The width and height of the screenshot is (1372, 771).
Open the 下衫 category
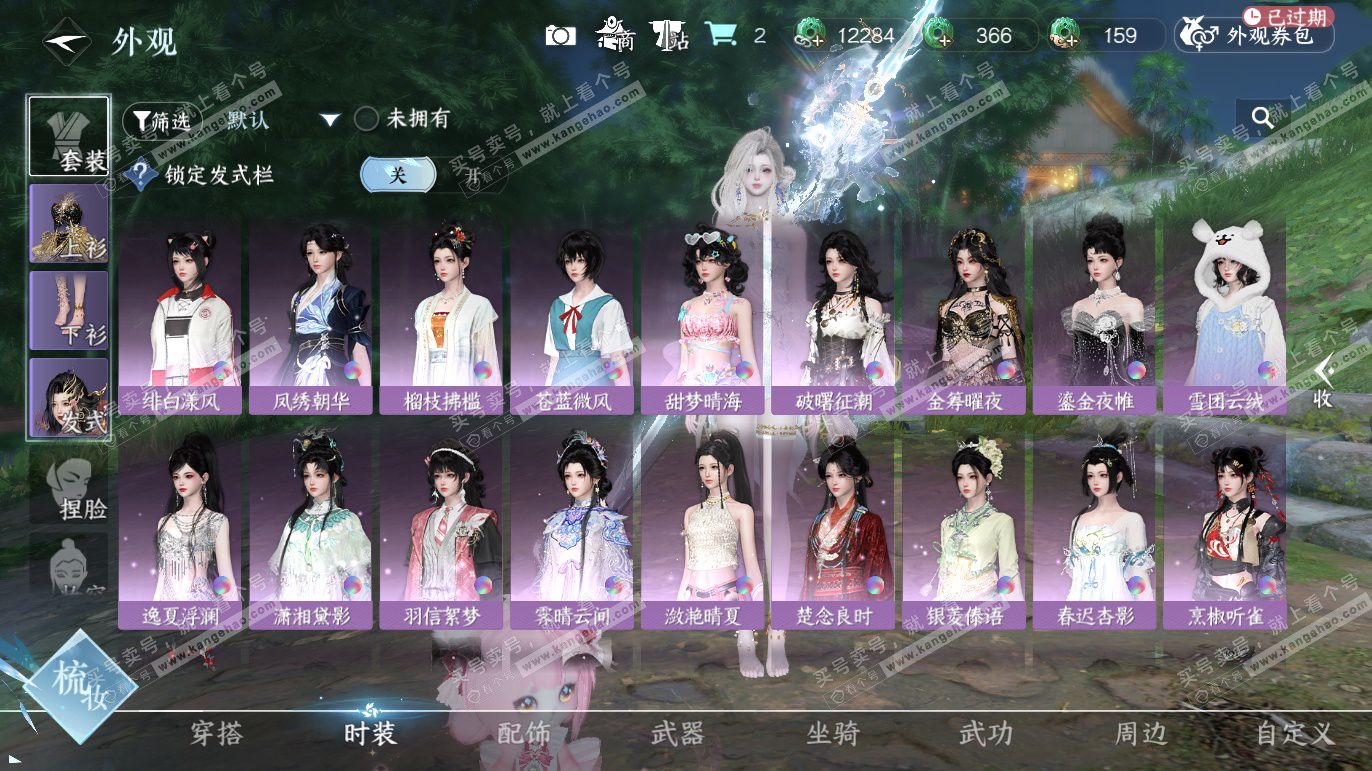point(69,310)
